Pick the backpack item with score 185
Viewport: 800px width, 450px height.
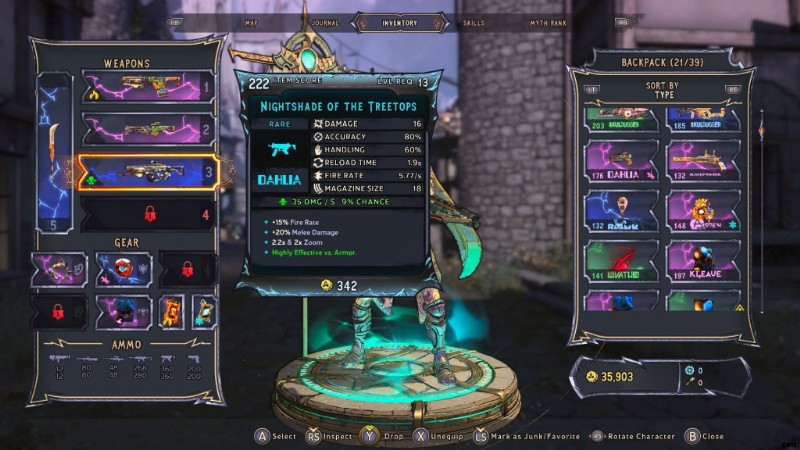(x=705, y=120)
